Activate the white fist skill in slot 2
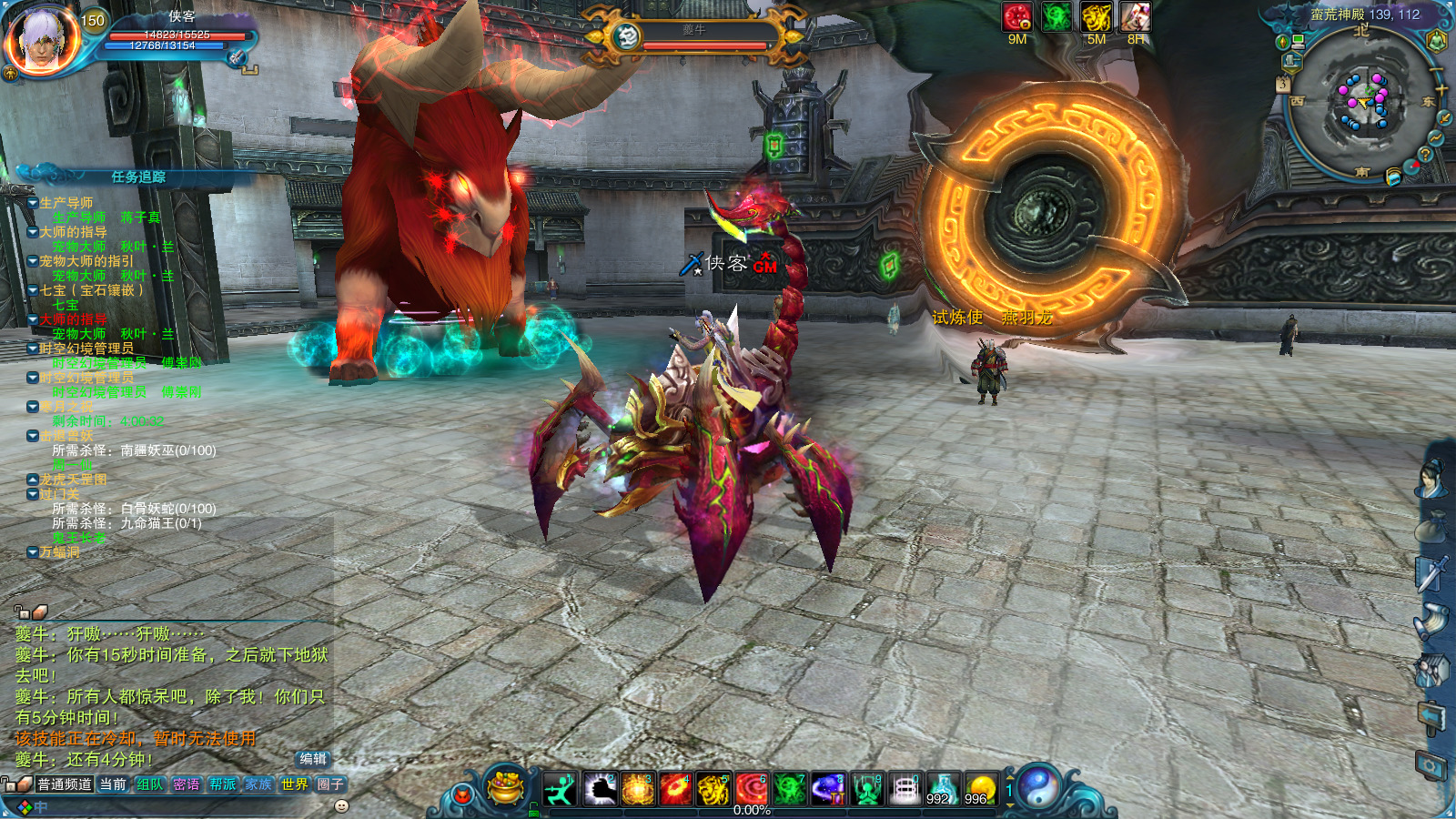 pos(599,789)
